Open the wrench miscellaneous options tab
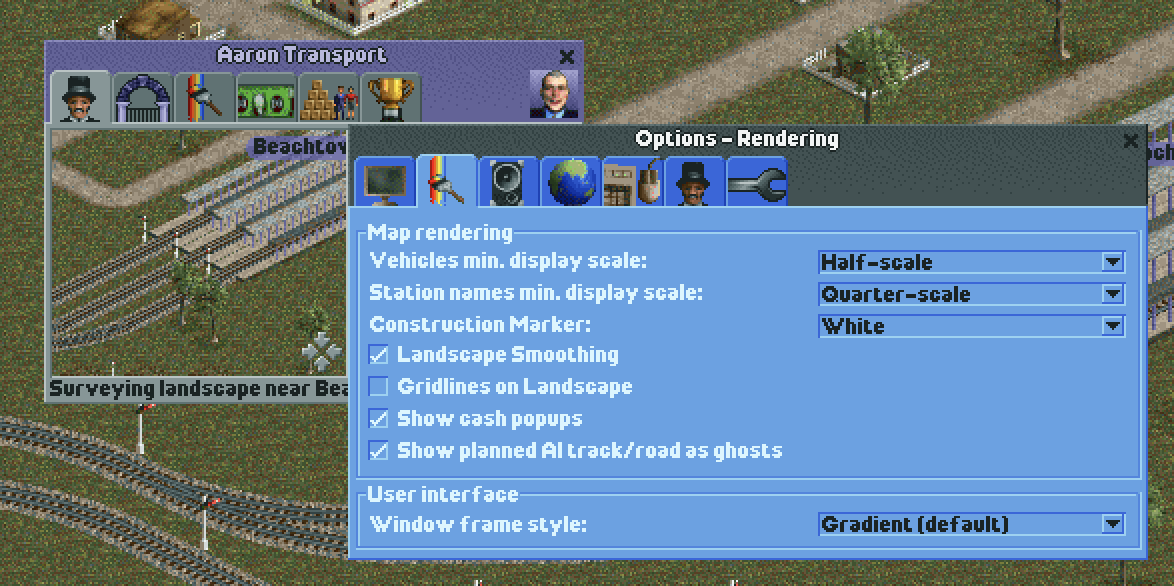 pos(757,183)
